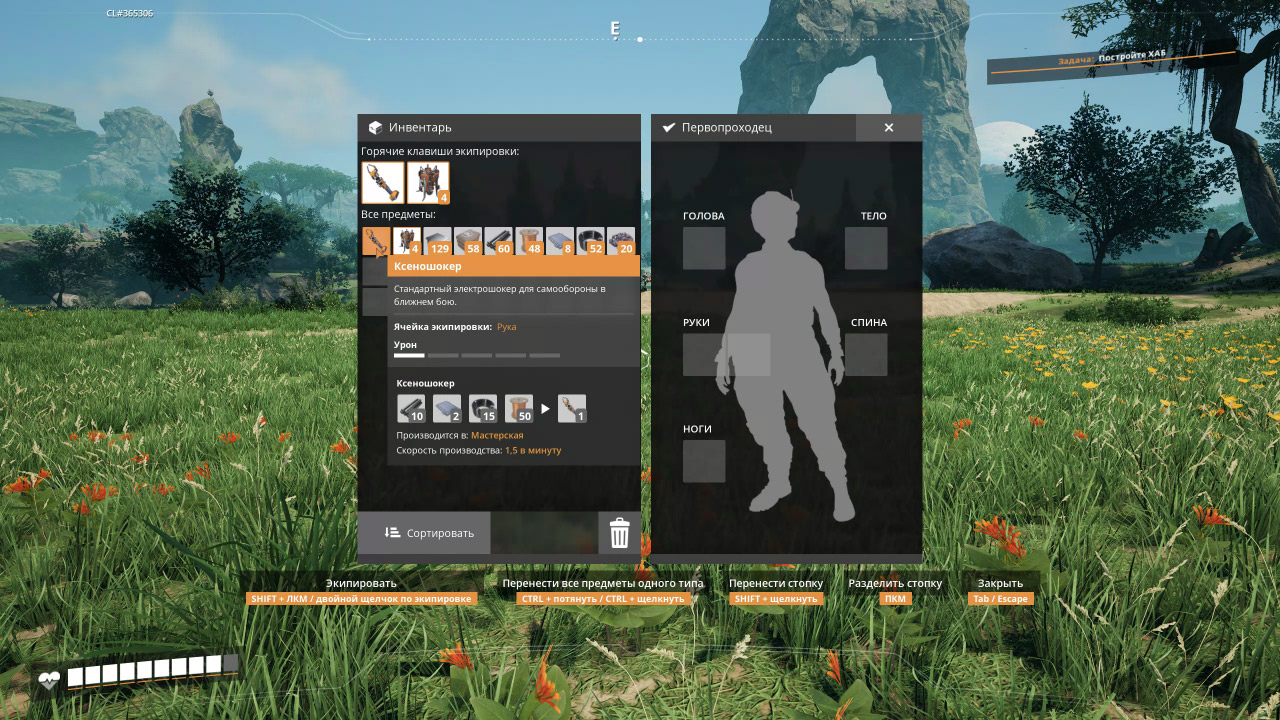Click the trash can icon to discard items
1280x720 pixels.
point(619,533)
